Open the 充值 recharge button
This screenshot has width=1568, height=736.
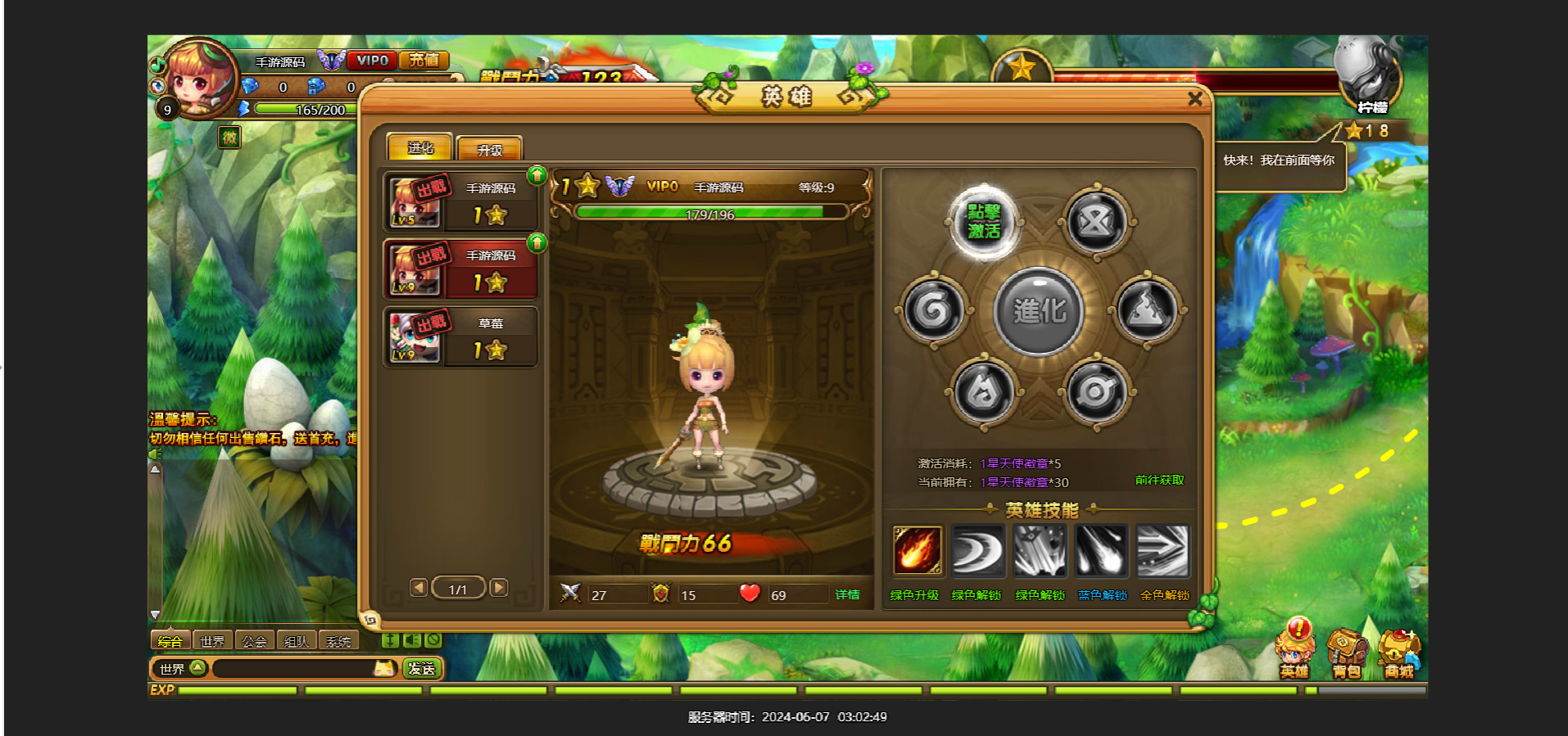click(424, 60)
